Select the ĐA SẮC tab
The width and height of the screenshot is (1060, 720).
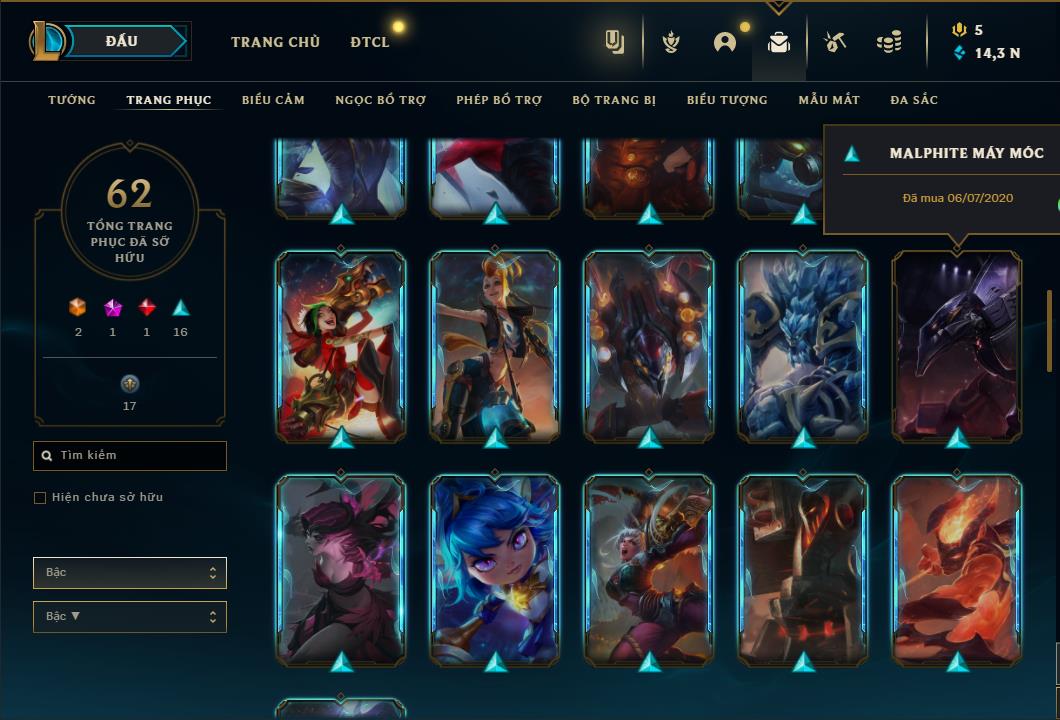tap(914, 100)
